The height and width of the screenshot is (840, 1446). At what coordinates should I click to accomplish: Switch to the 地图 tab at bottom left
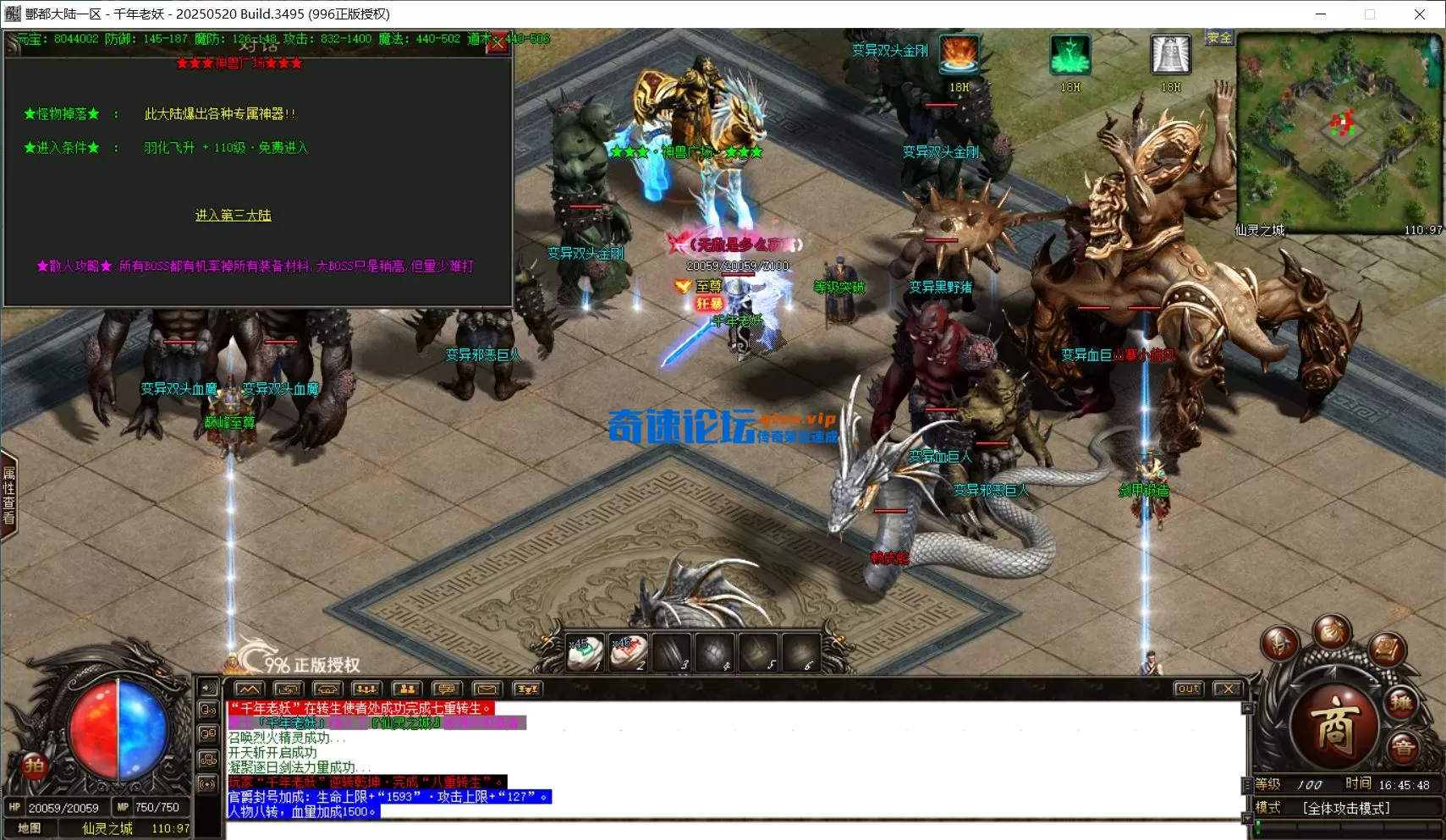[28, 828]
